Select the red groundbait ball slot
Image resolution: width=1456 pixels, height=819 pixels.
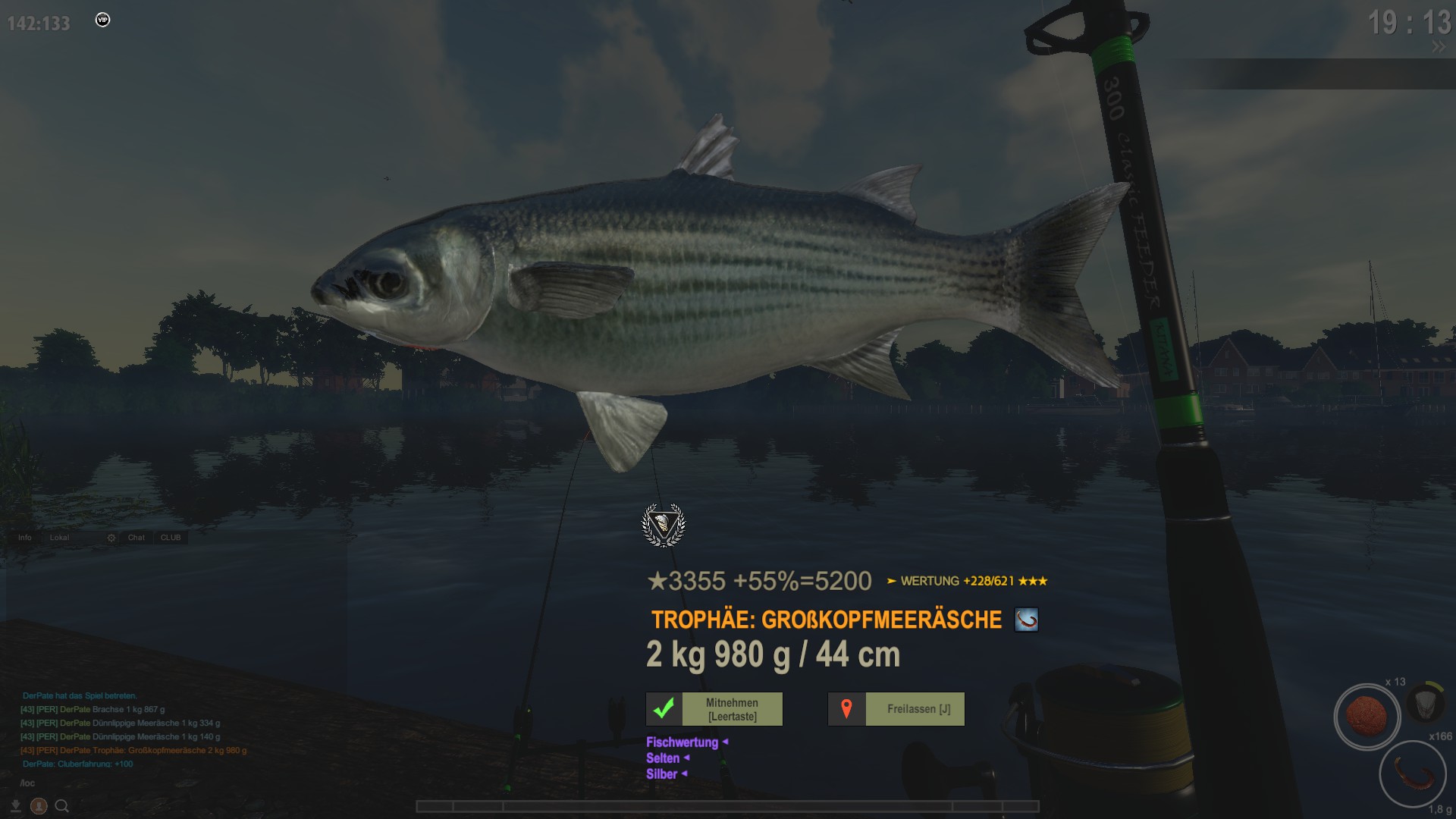(1367, 717)
